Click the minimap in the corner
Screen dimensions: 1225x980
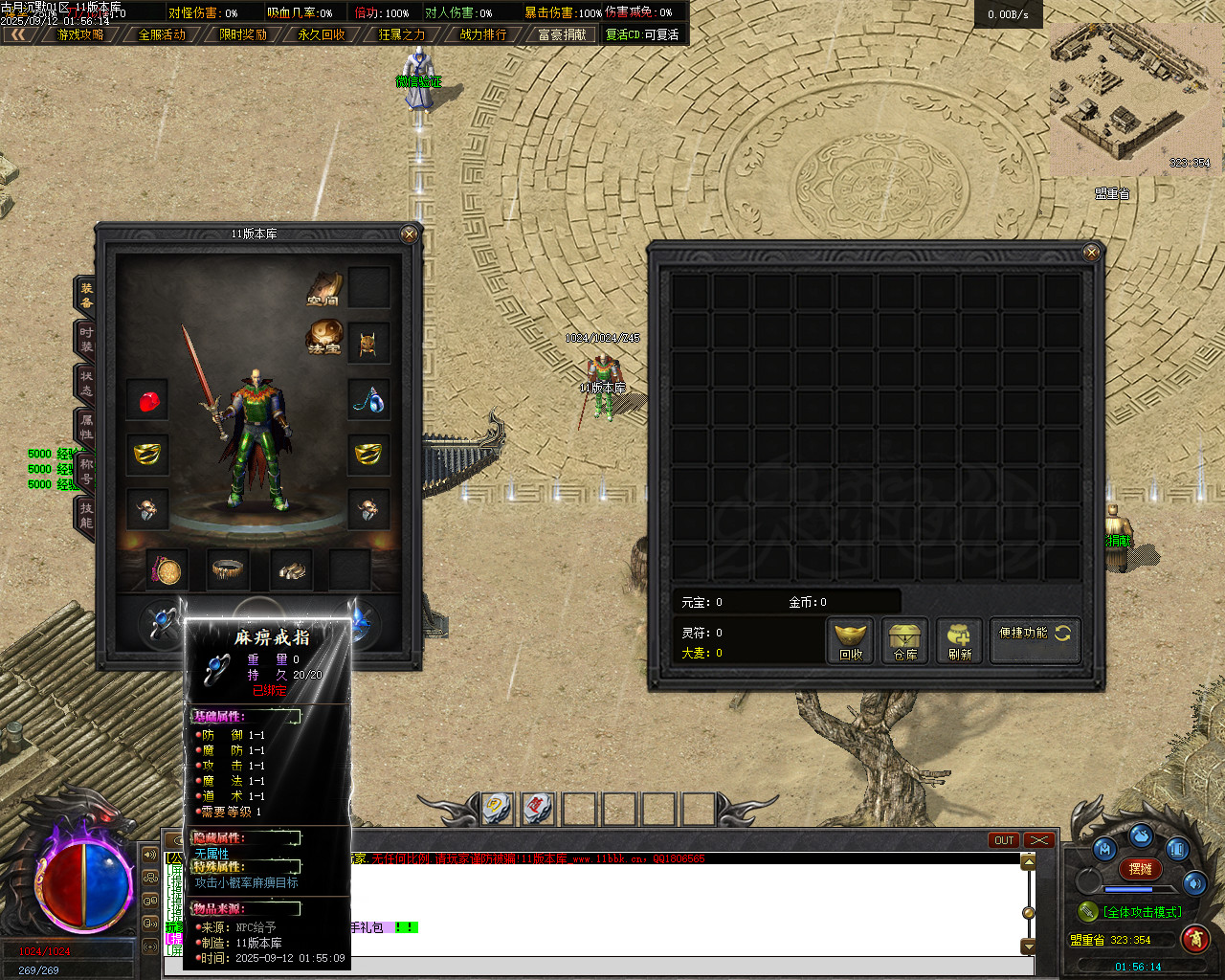pos(1135,98)
